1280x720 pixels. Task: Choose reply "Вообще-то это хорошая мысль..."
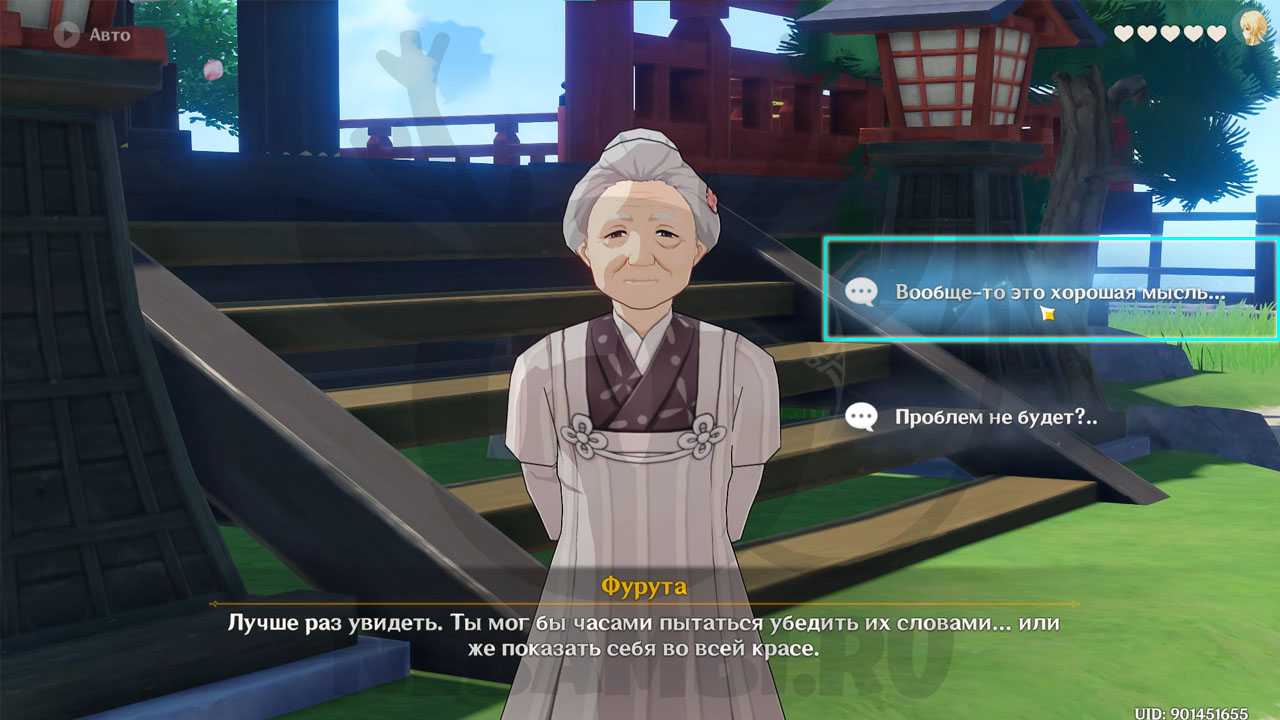(1050, 292)
